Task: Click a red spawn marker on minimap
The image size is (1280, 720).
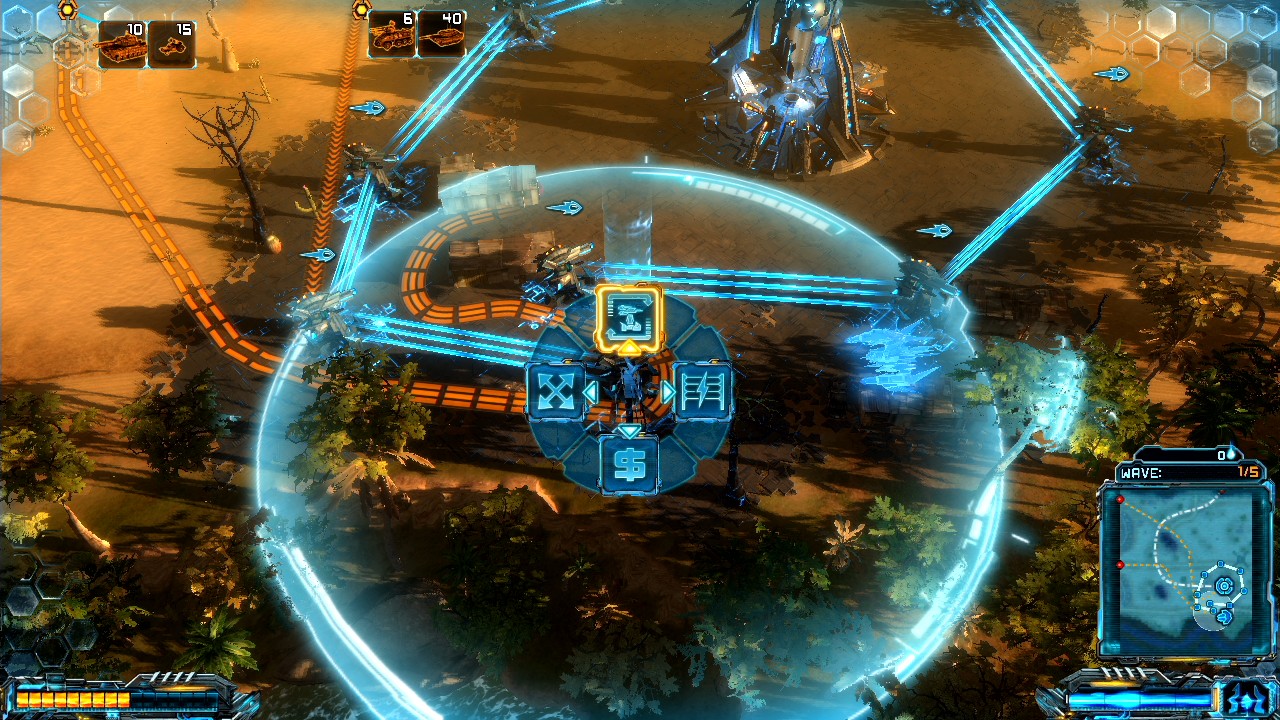Action: click(x=1120, y=499)
